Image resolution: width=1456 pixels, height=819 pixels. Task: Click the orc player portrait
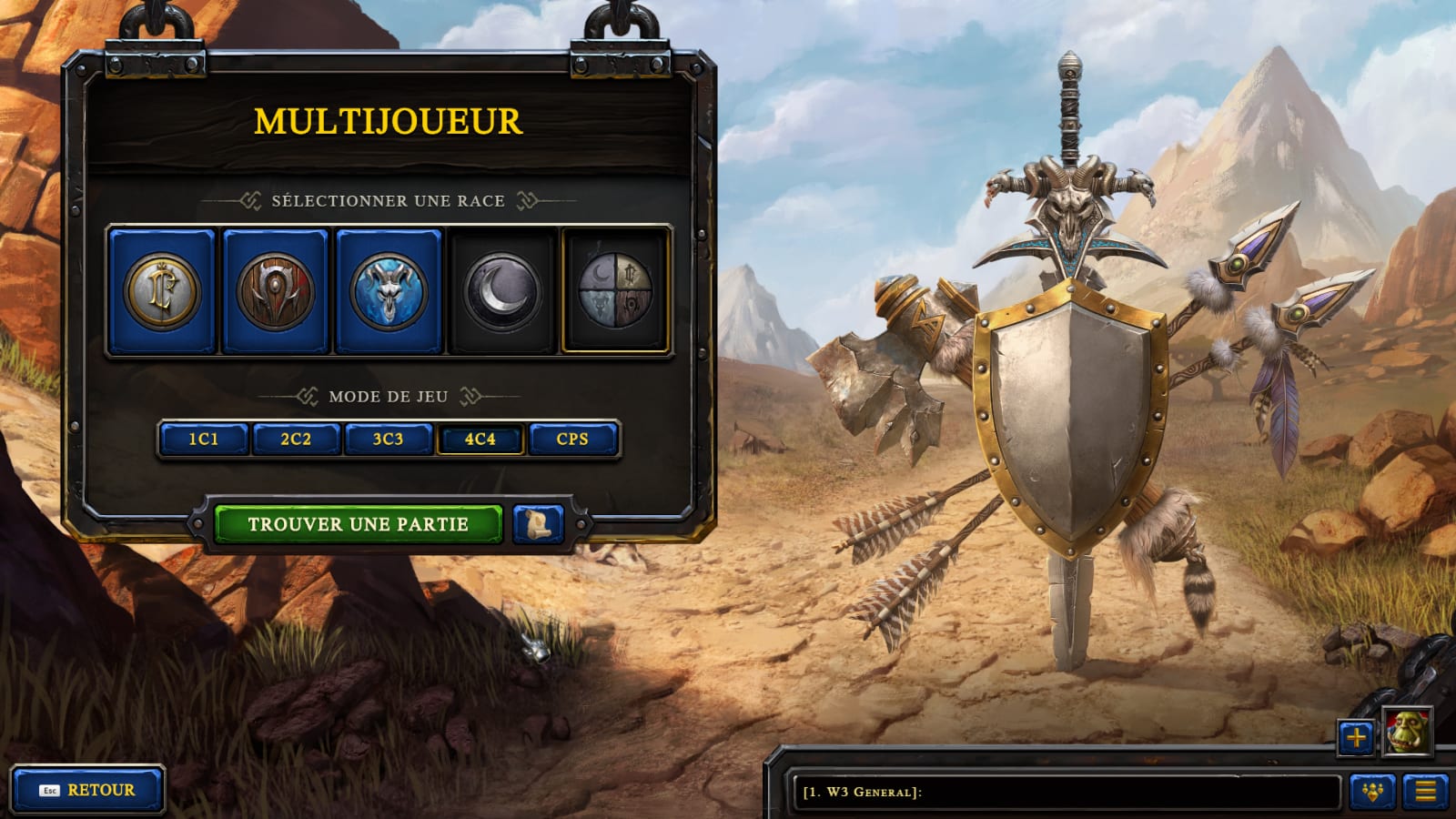click(1407, 731)
